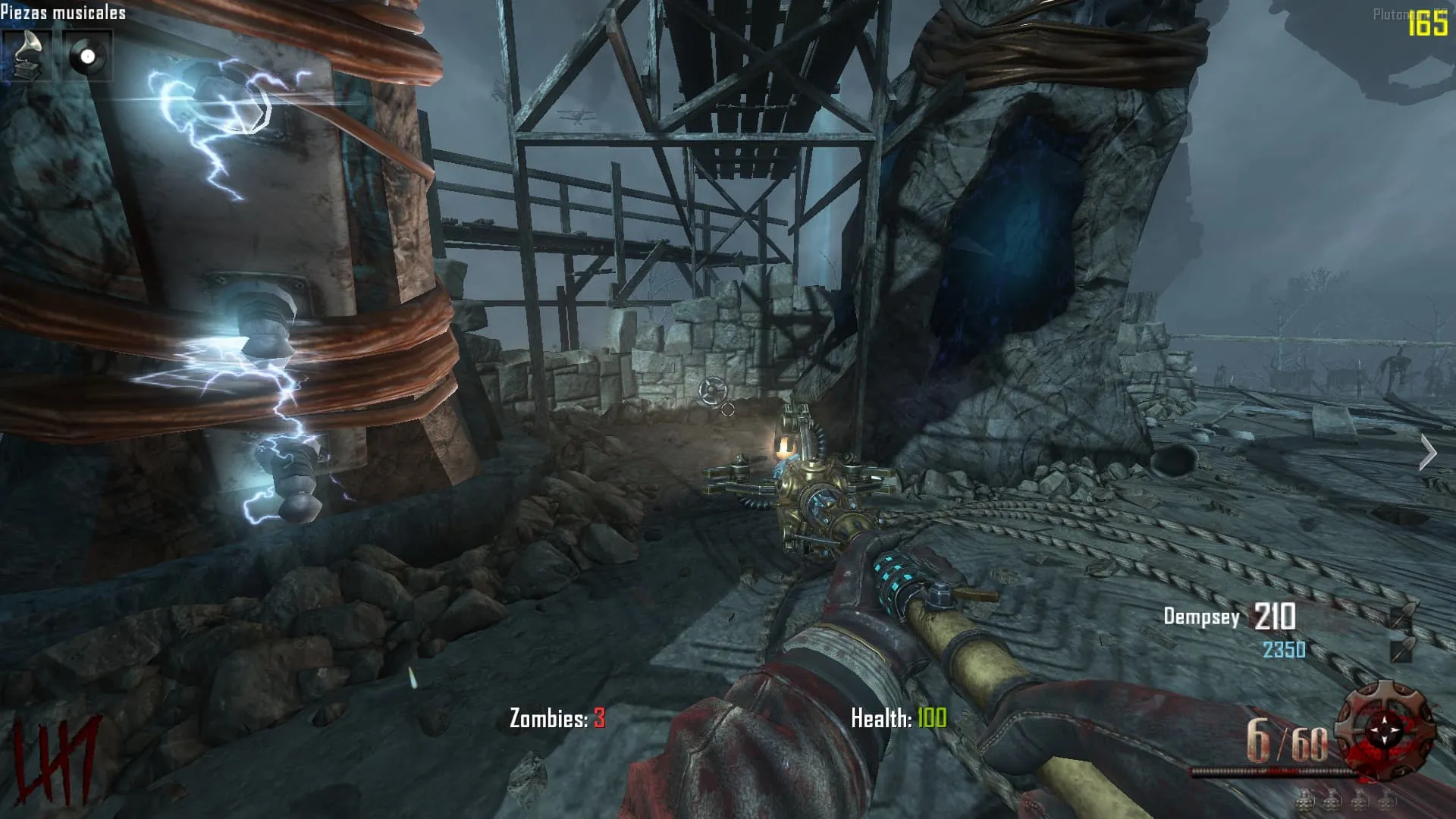The image size is (1456, 819).
Task: Click the right-pointing chevron arrow
Action: point(1428,453)
